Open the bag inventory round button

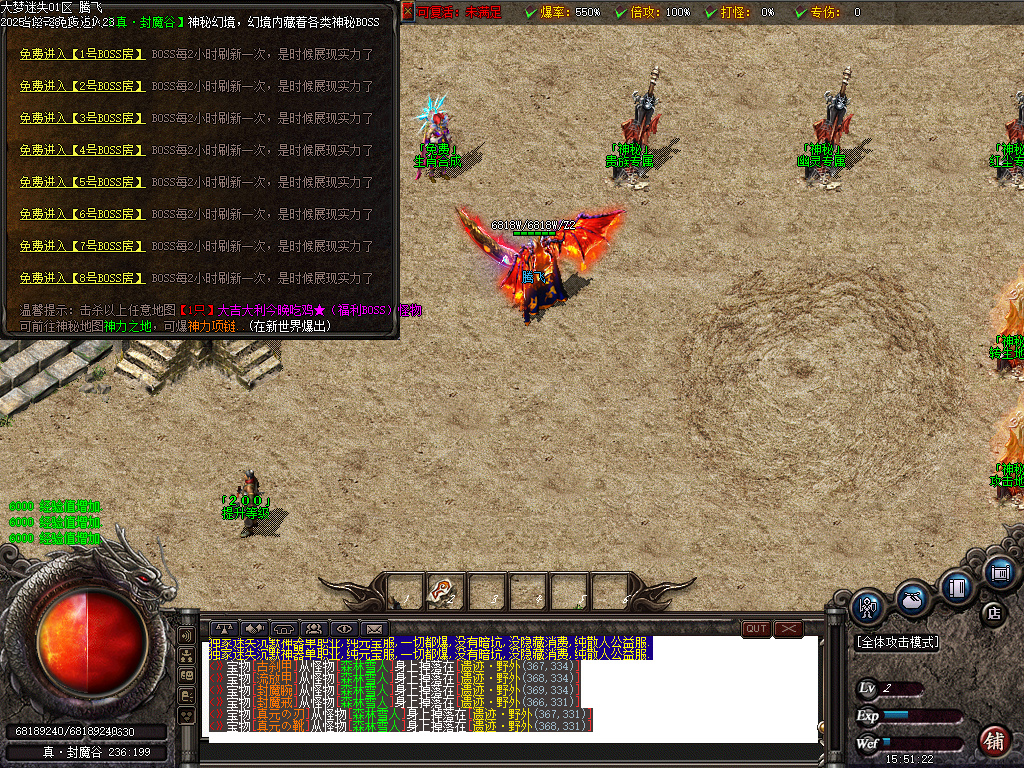tap(911, 597)
